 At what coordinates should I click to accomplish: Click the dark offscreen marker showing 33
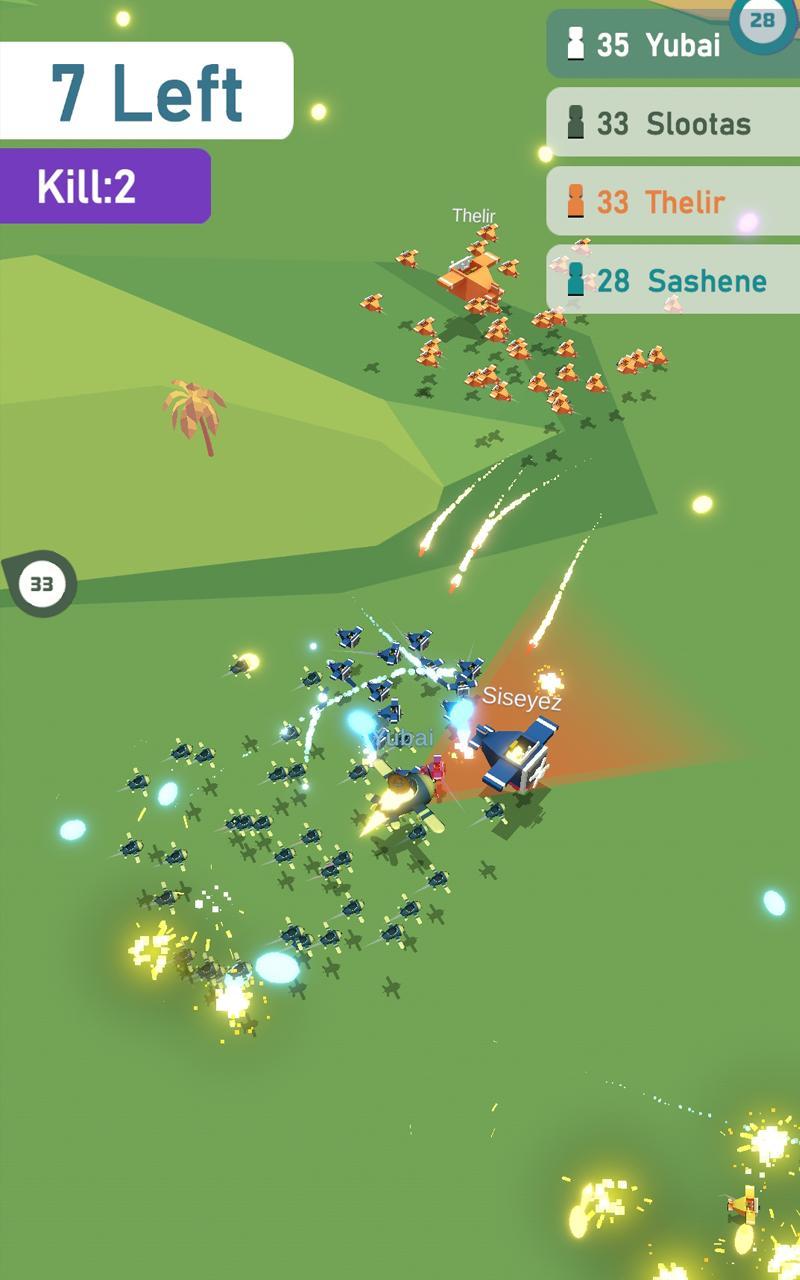click(x=41, y=583)
